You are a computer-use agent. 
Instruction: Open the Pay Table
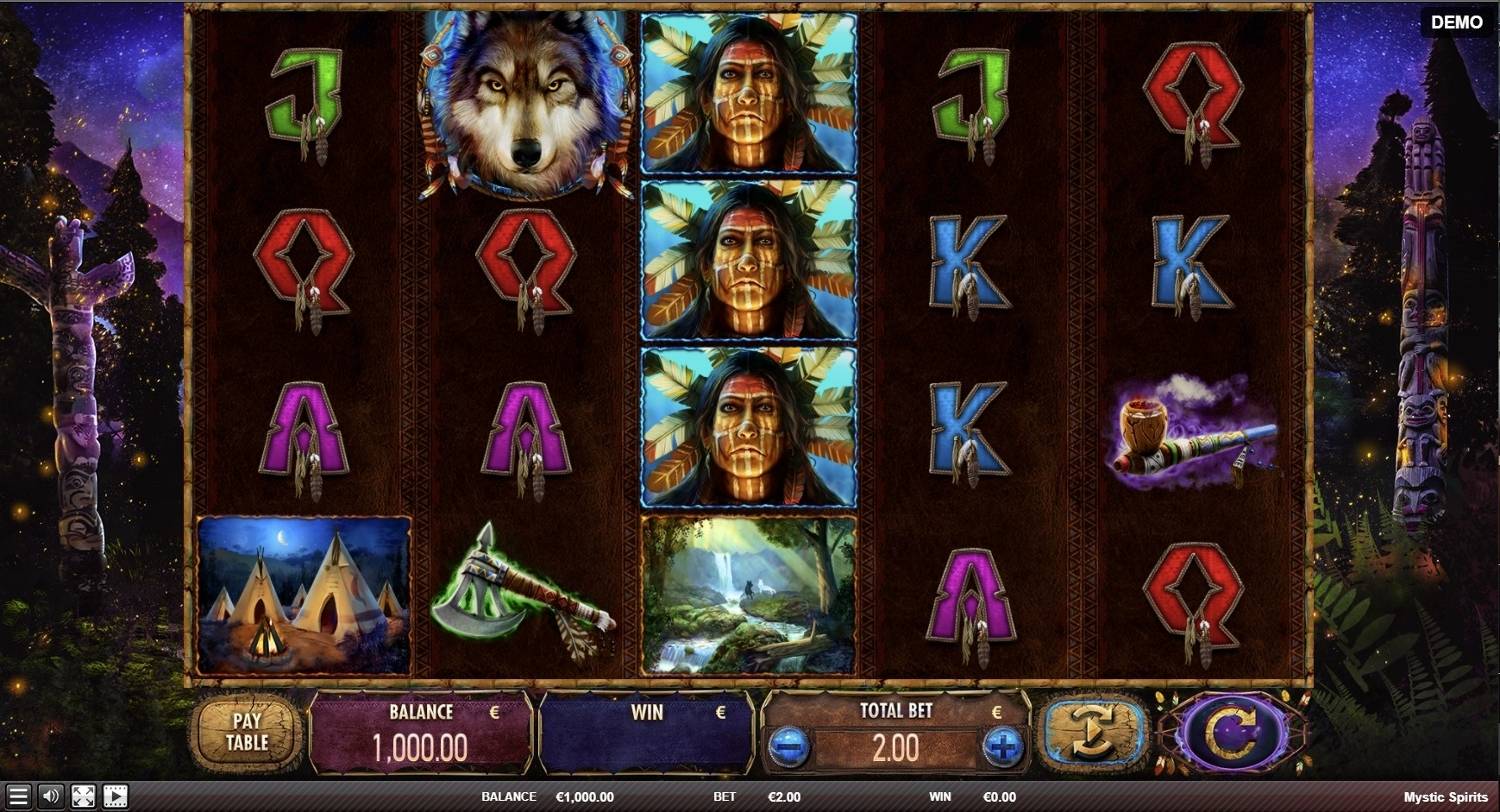pyautogui.click(x=246, y=732)
